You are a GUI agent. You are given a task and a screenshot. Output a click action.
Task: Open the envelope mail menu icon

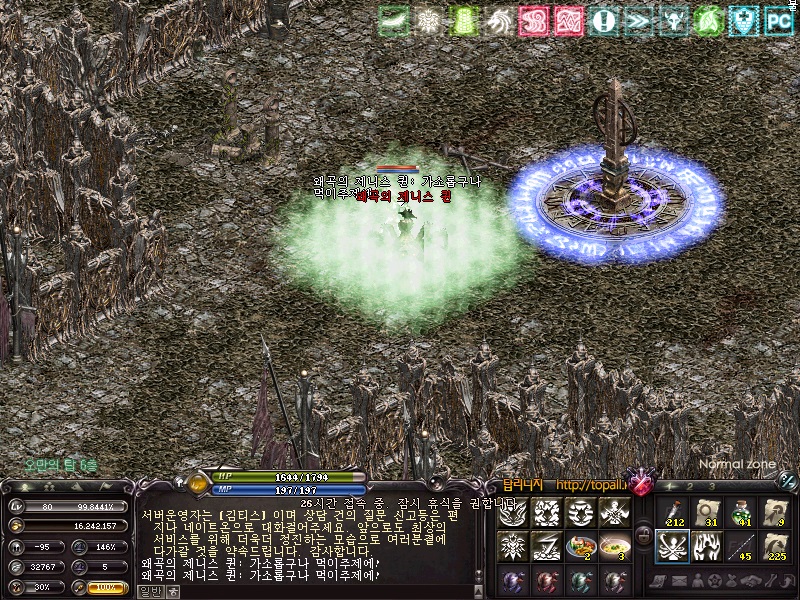pos(680,581)
